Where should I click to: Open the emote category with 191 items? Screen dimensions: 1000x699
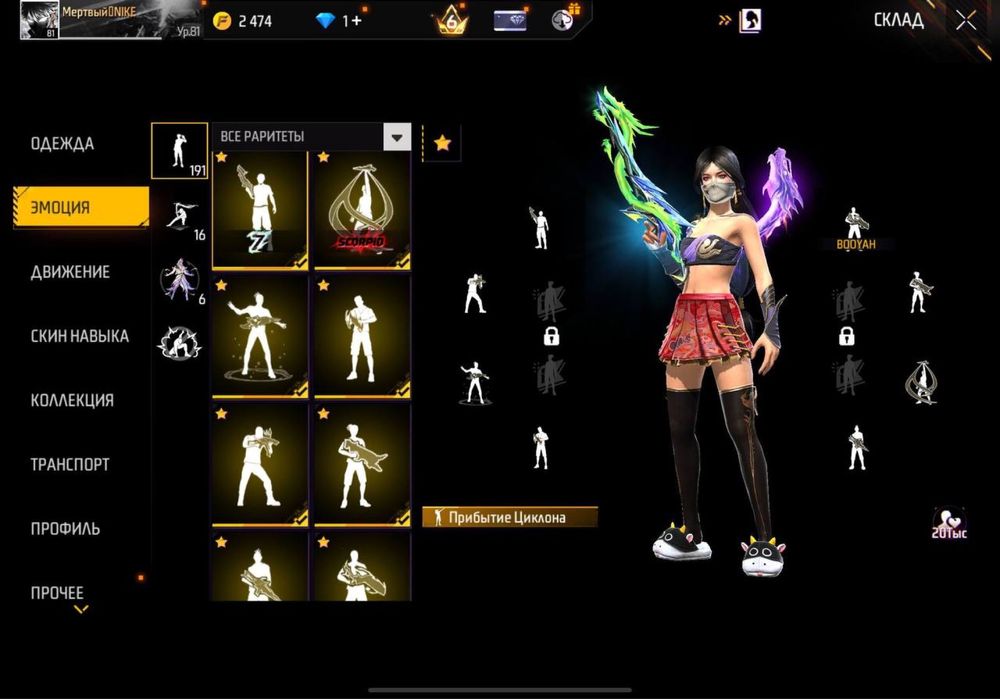coord(179,150)
